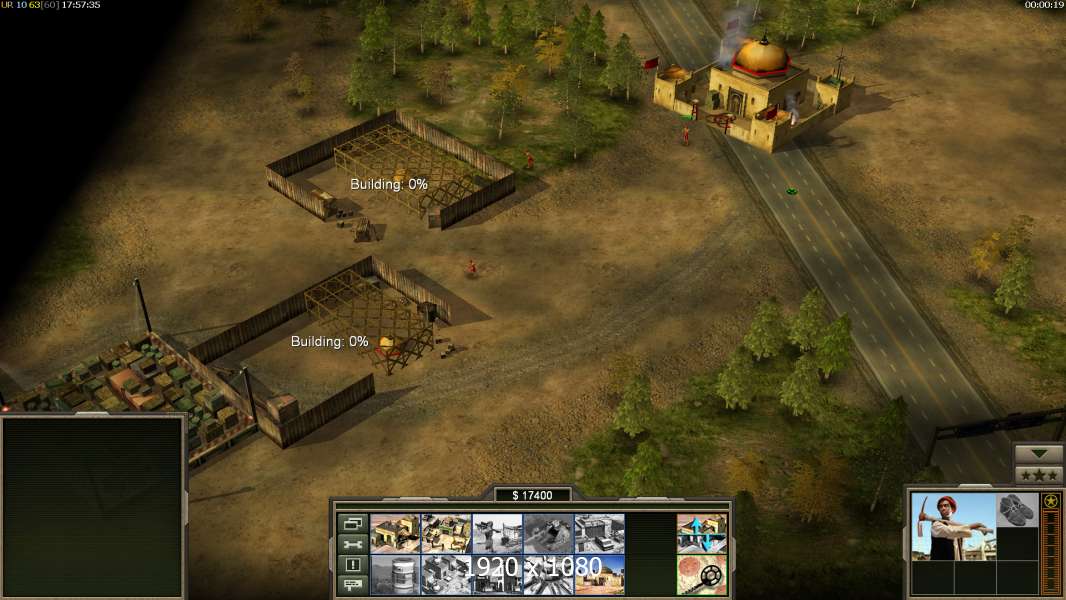Click the exclamation mark button
This screenshot has width=1066, height=600.
tap(352, 565)
